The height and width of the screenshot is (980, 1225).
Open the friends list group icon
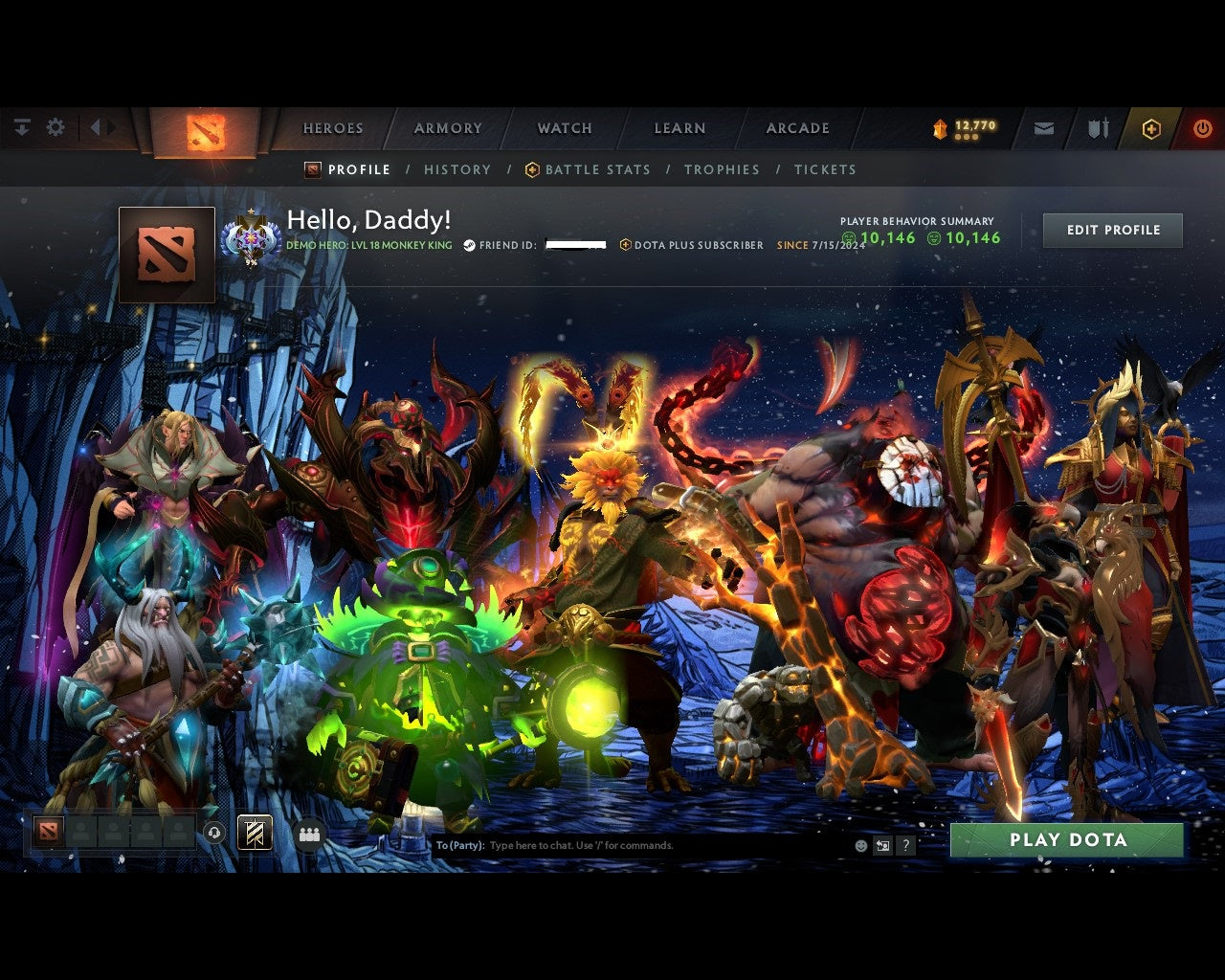pyautogui.click(x=307, y=832)
